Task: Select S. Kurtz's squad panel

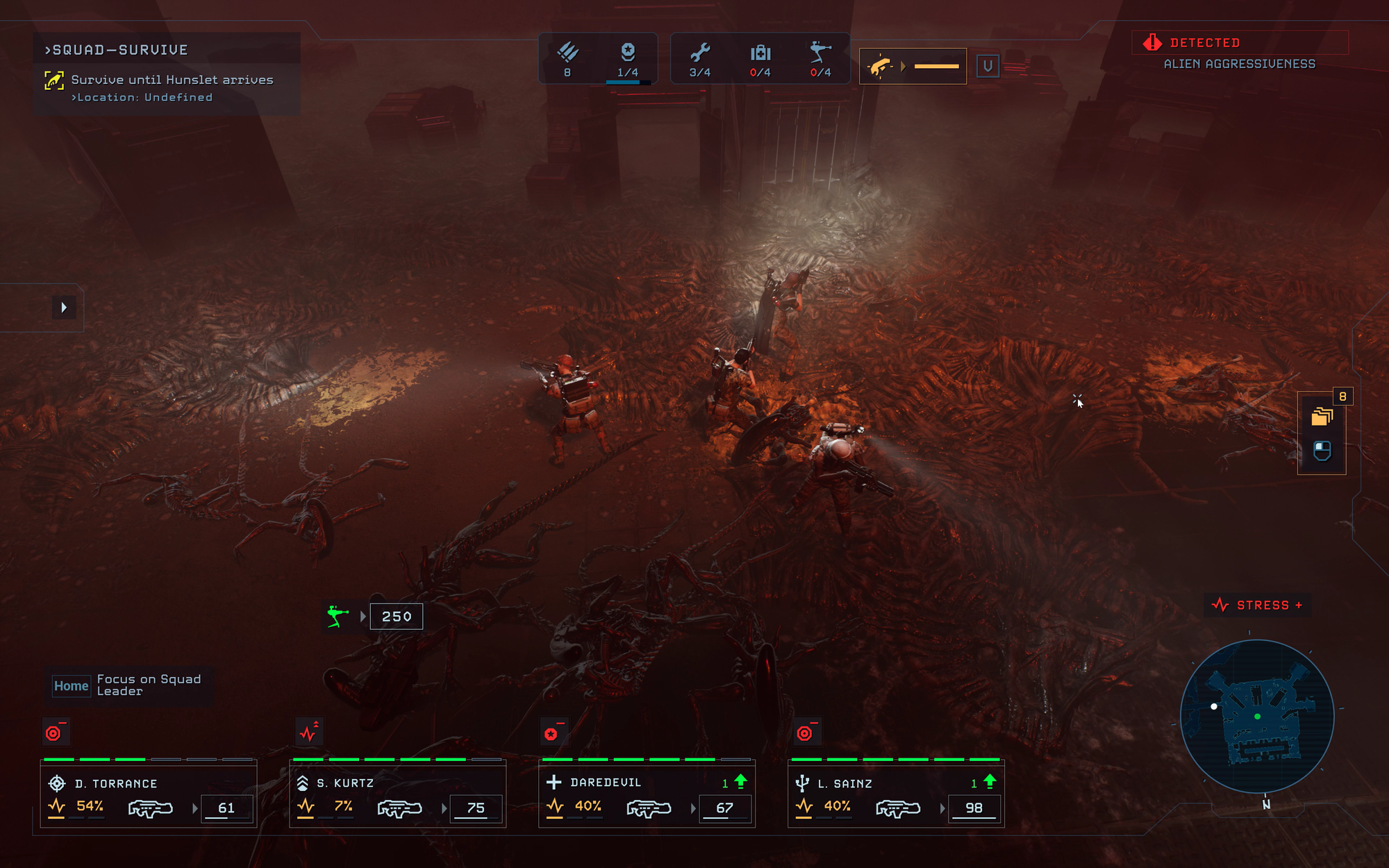Action: tap(397, 794)
